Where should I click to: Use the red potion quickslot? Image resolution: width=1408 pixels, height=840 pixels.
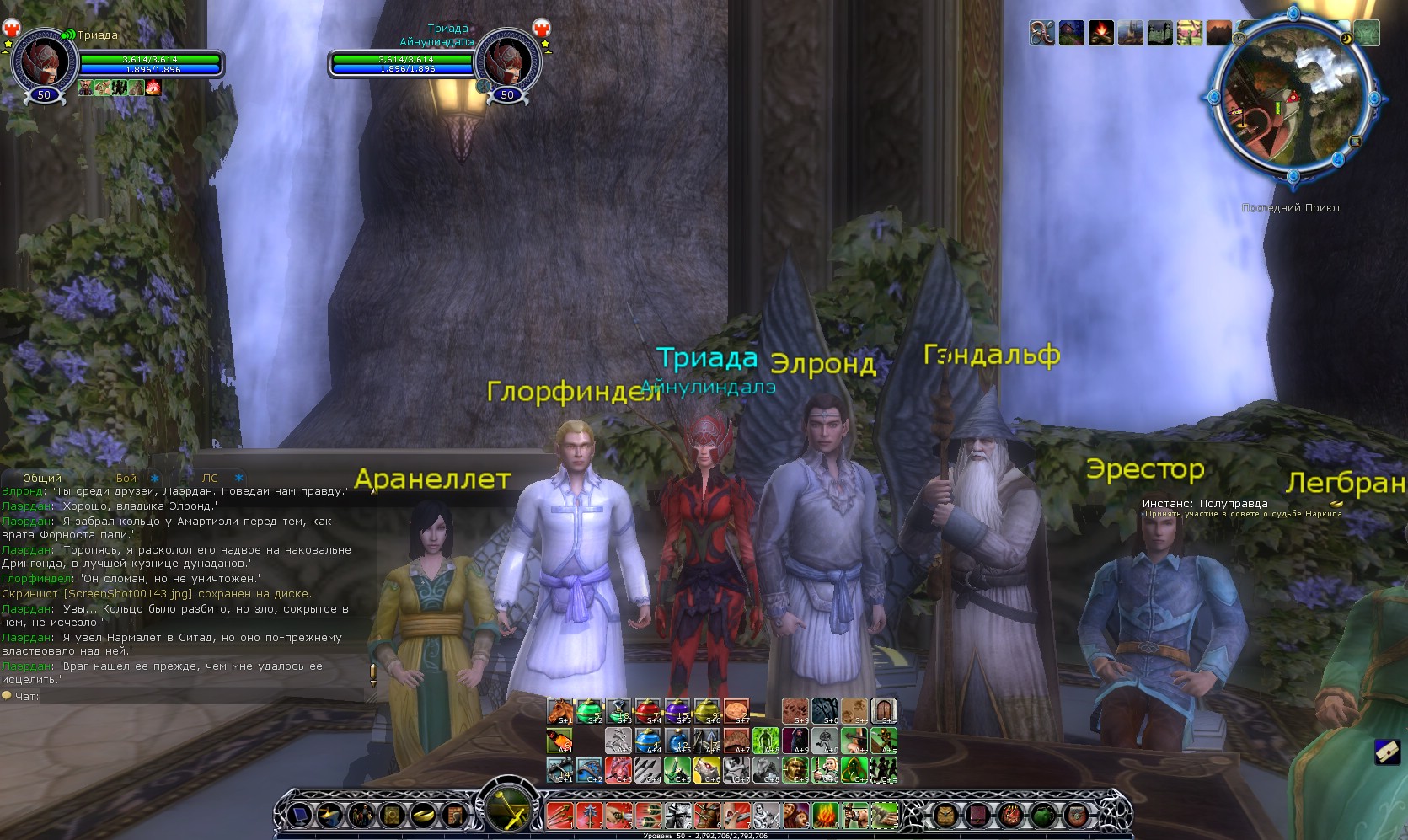pos(648,712)
